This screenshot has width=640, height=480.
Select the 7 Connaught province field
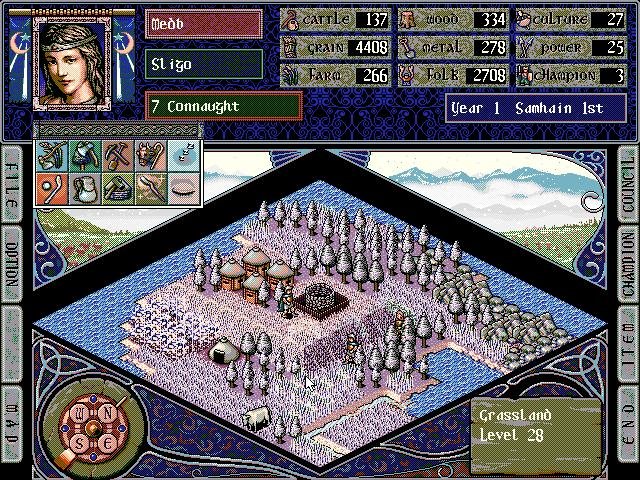tap(224, 106)
